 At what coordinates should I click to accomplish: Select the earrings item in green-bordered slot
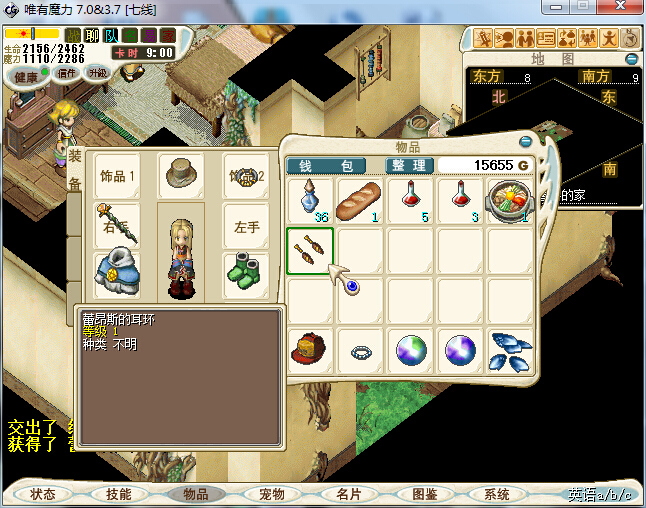click(311, 251)
